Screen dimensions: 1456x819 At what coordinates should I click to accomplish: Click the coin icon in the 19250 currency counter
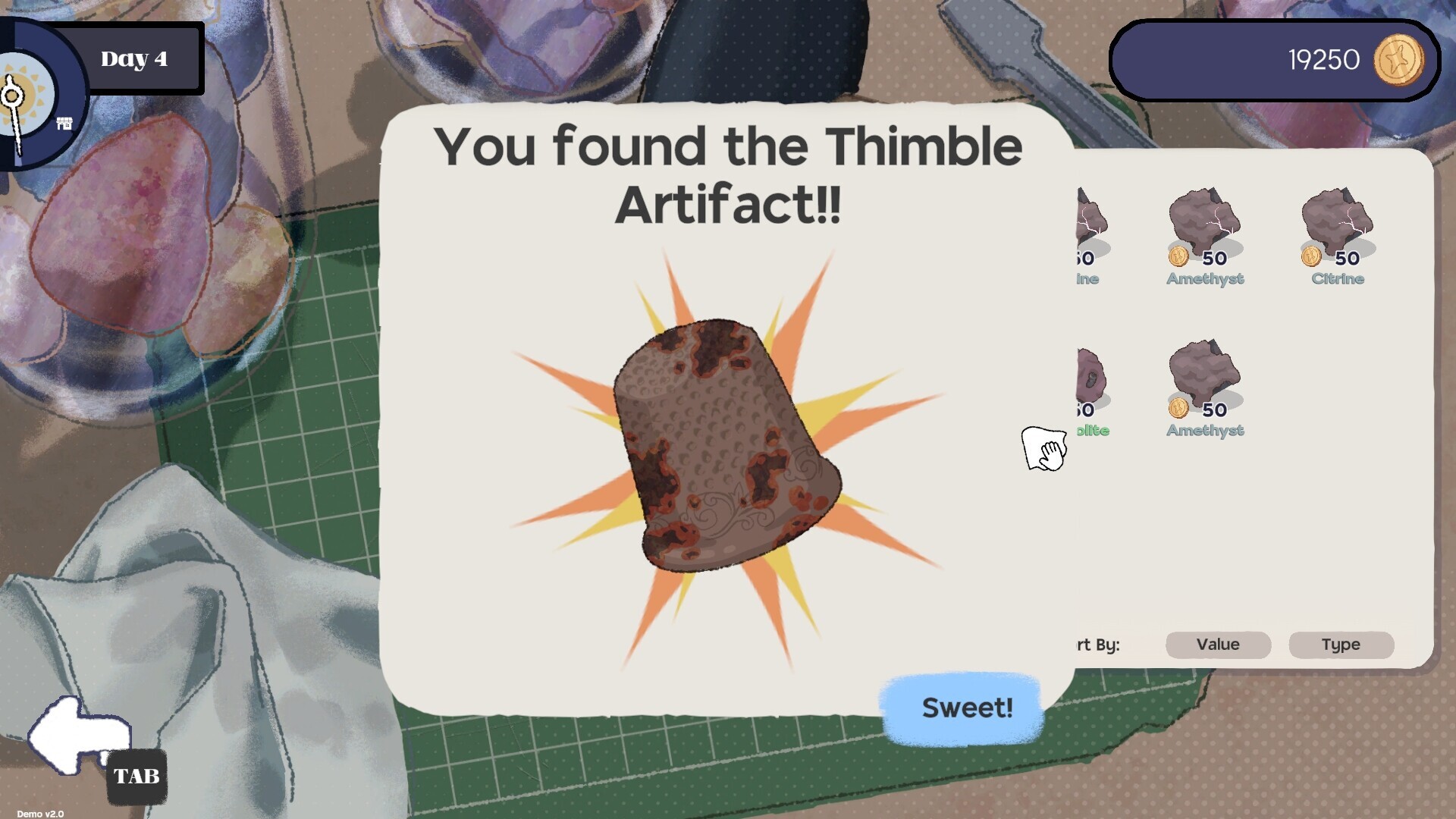(1399, 61)
